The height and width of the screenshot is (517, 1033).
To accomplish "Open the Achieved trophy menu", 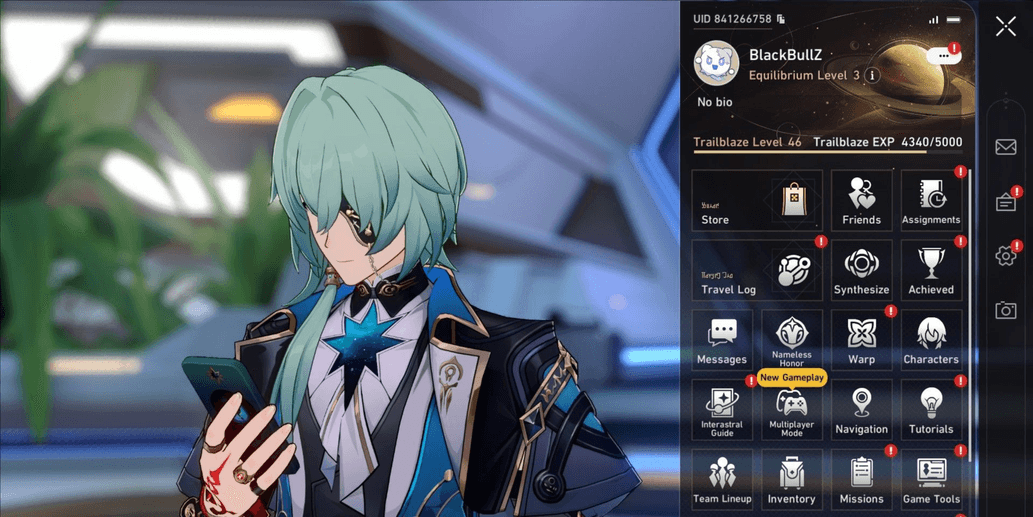I will click(x=931, y=271).
